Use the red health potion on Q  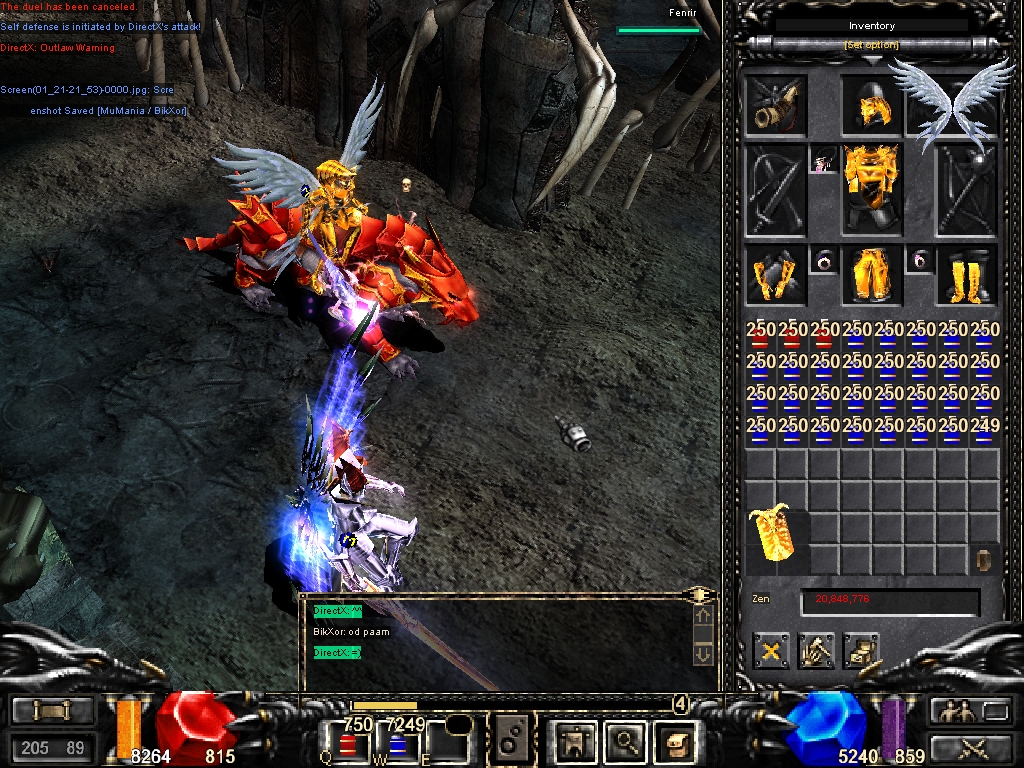349,744
